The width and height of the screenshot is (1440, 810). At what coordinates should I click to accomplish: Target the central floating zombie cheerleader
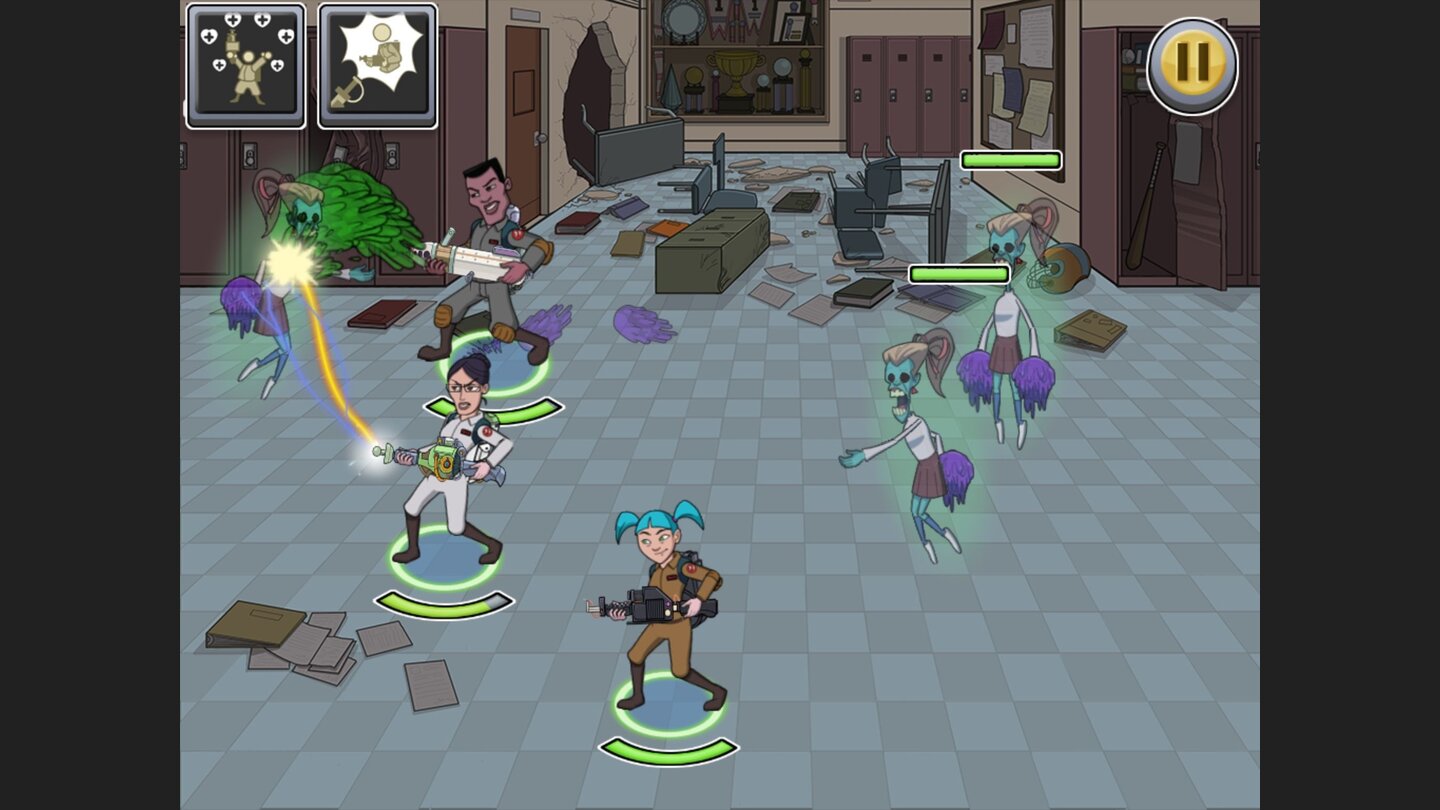[920, 450]
